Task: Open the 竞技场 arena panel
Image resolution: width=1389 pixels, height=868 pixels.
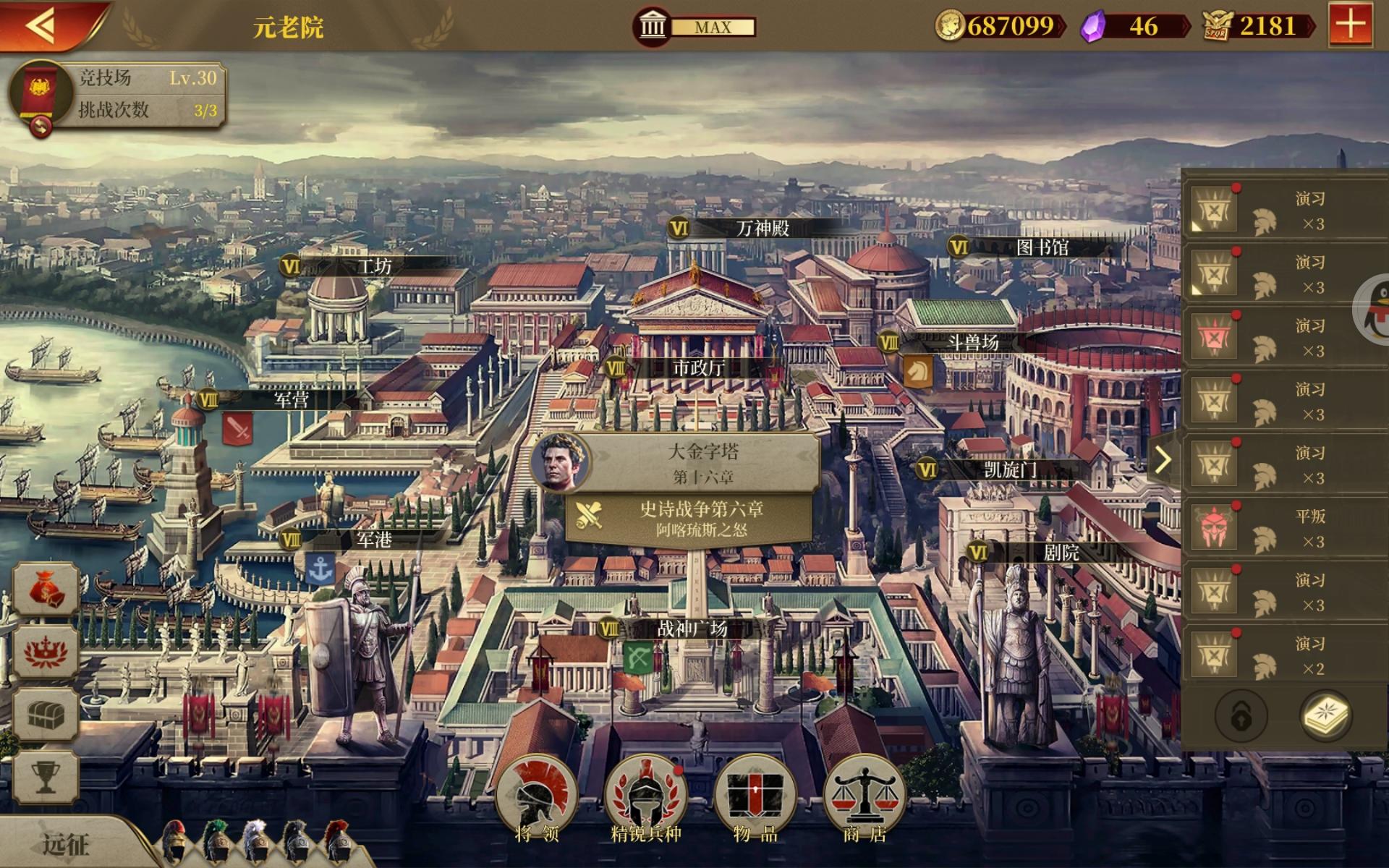Action: tap(116, 95)
